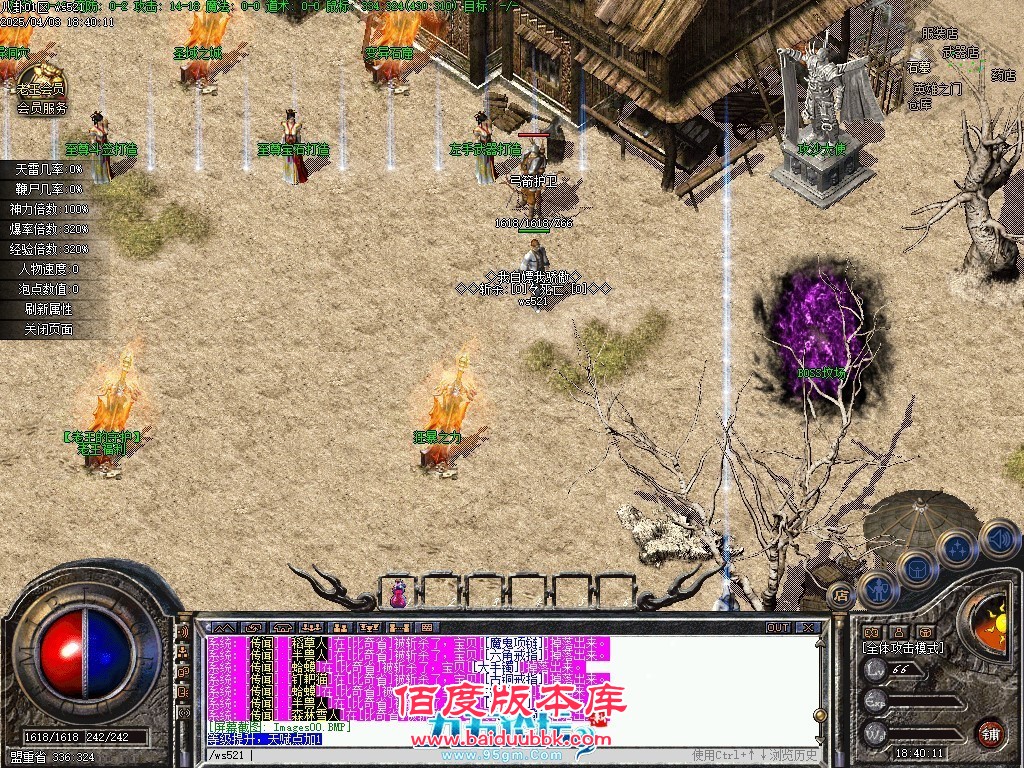This screenshot has width=1024, height=768.
Task: Switch the 全体攻击模式 attack mode label
Action: click(903, 648)
